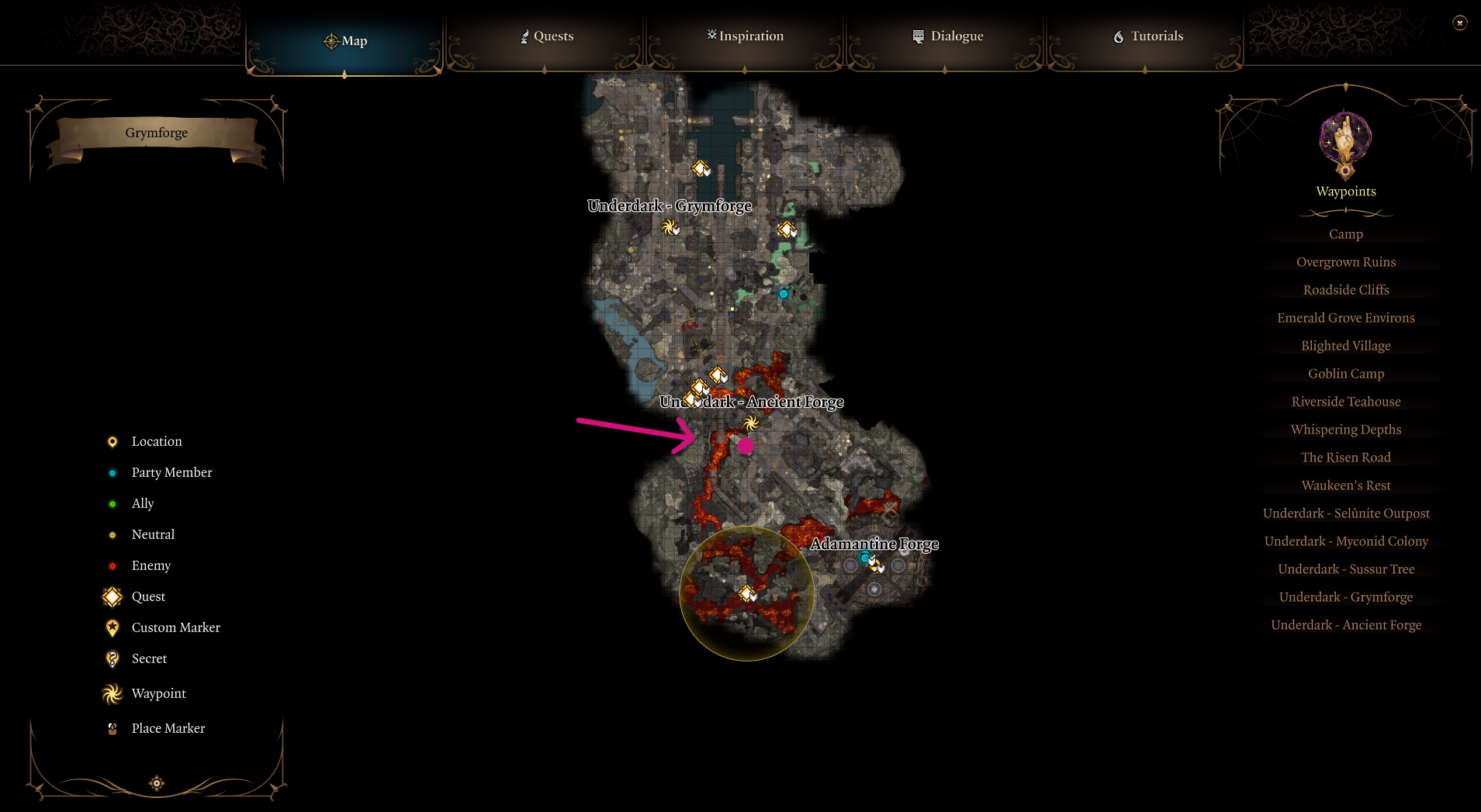Image resolution: width=1481 pixels, height=812 pixels.
Task: Click the Waypoint legend swirl icon
Action: 112,693
